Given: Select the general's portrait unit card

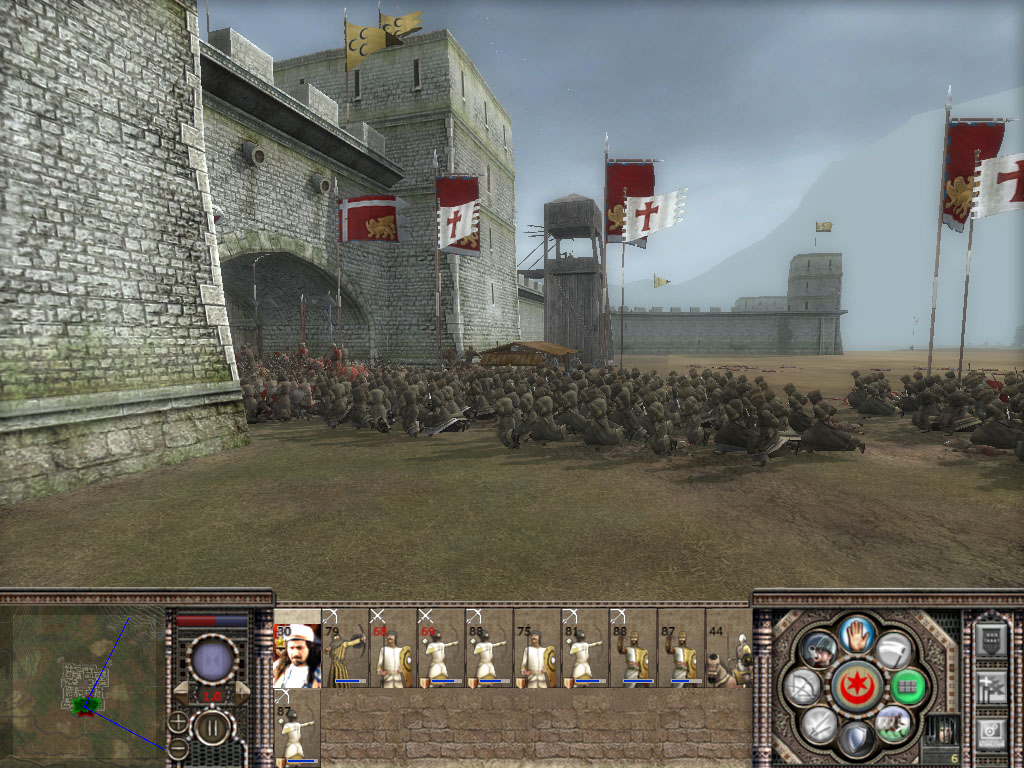Looking at the screenshot, I should [x=297, y=656].
